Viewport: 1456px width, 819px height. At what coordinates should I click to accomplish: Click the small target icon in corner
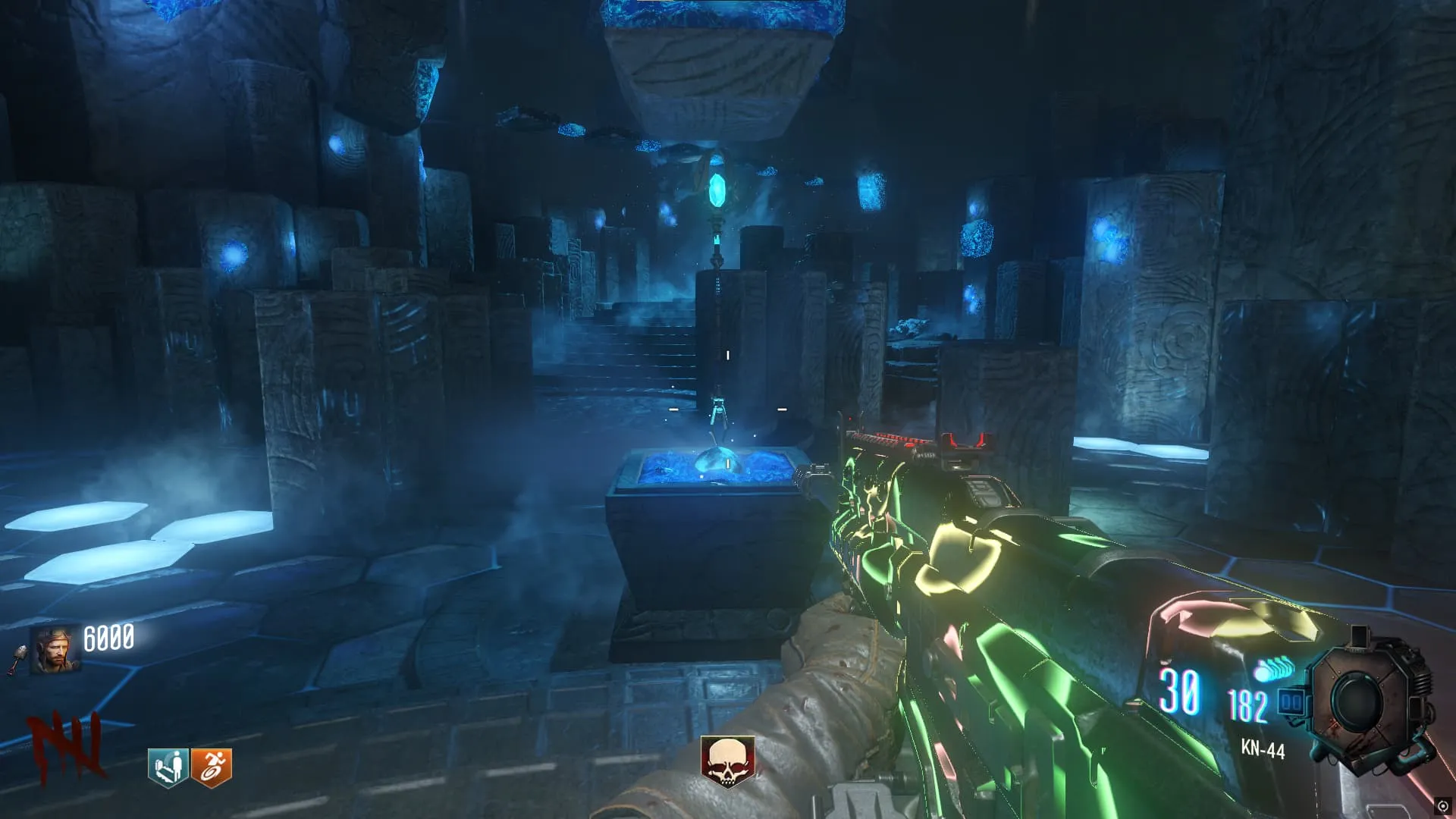(x=1442, y=805)
